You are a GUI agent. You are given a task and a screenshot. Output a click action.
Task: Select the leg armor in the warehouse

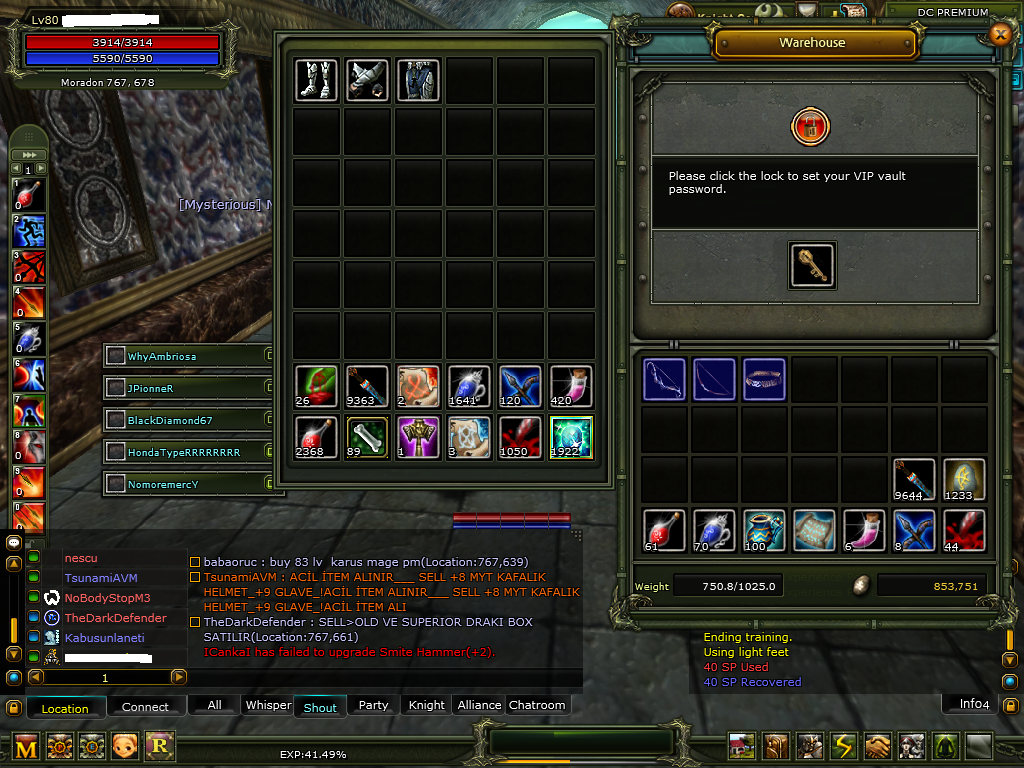coord(317,80)
